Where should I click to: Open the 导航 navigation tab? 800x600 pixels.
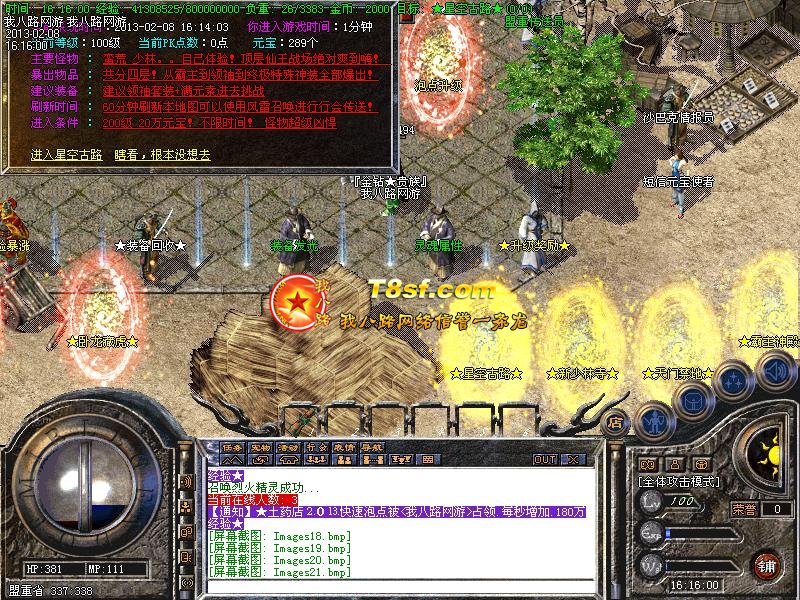point(372,447)
